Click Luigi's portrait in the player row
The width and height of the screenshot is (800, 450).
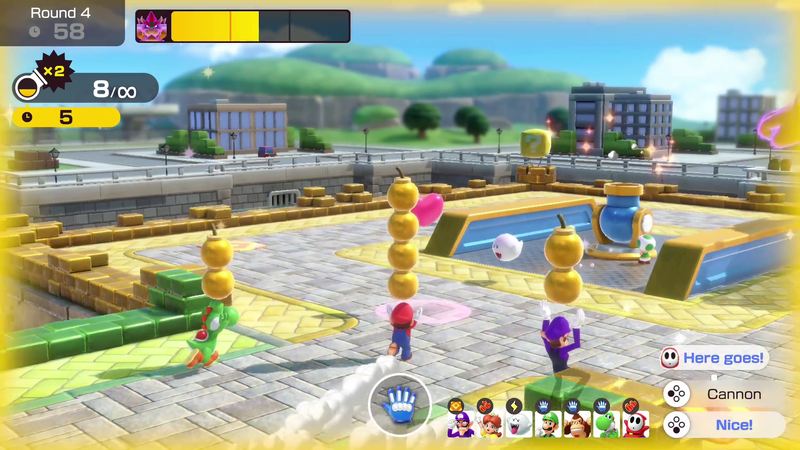(547, 423)
